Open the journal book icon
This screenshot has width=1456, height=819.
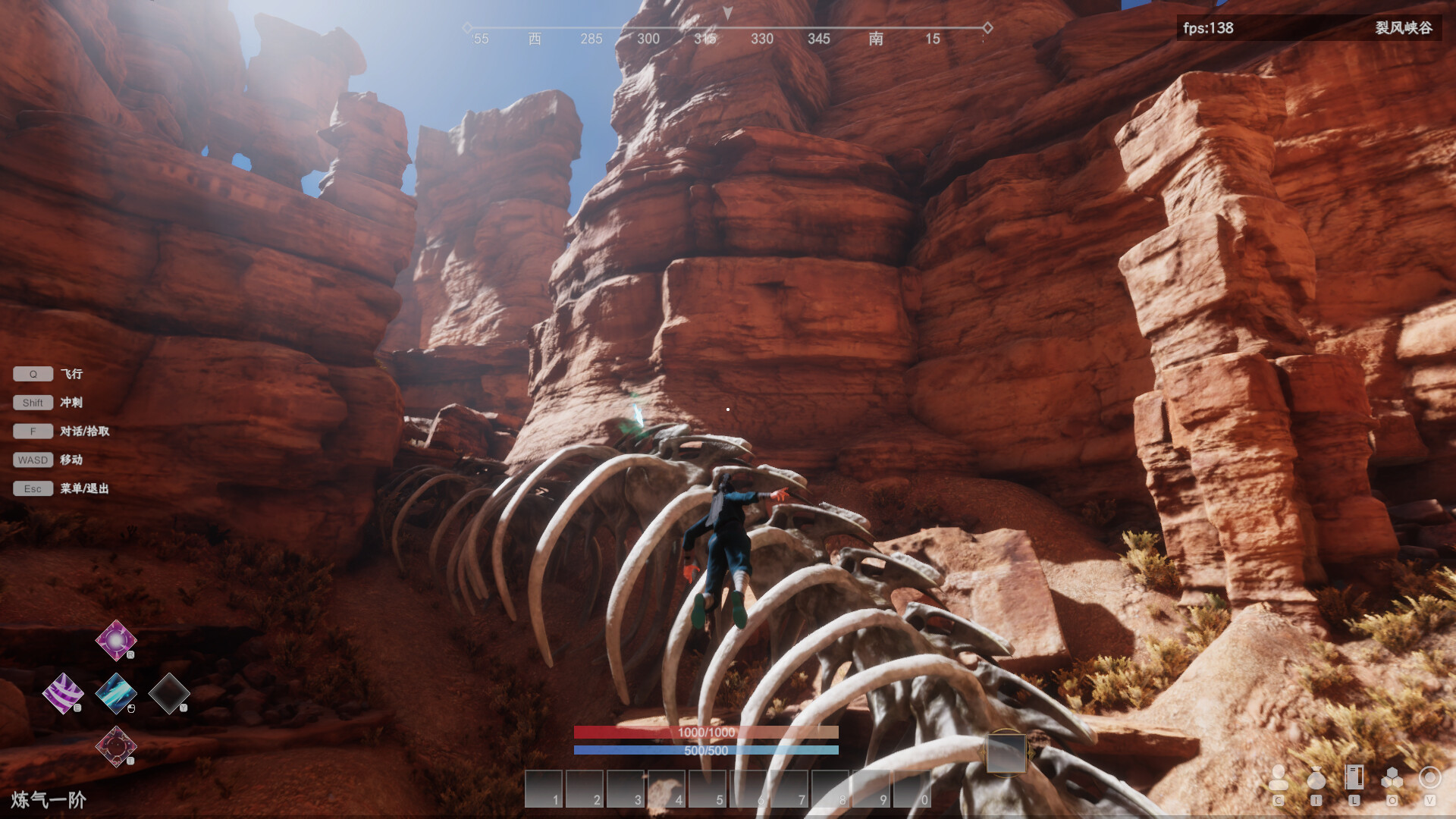(1354, 778)
